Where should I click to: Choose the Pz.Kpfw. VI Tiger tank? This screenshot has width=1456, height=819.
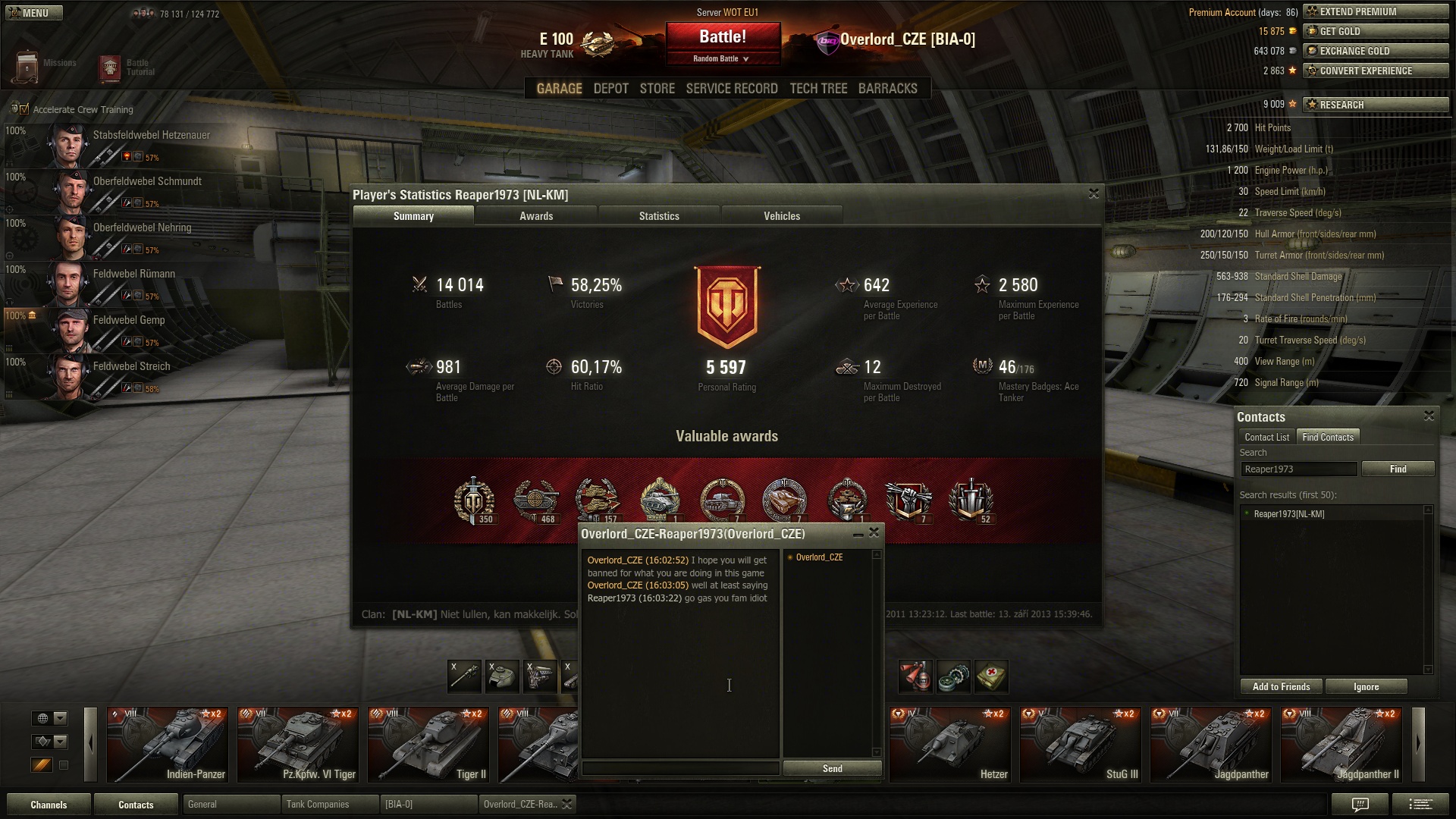297,745
